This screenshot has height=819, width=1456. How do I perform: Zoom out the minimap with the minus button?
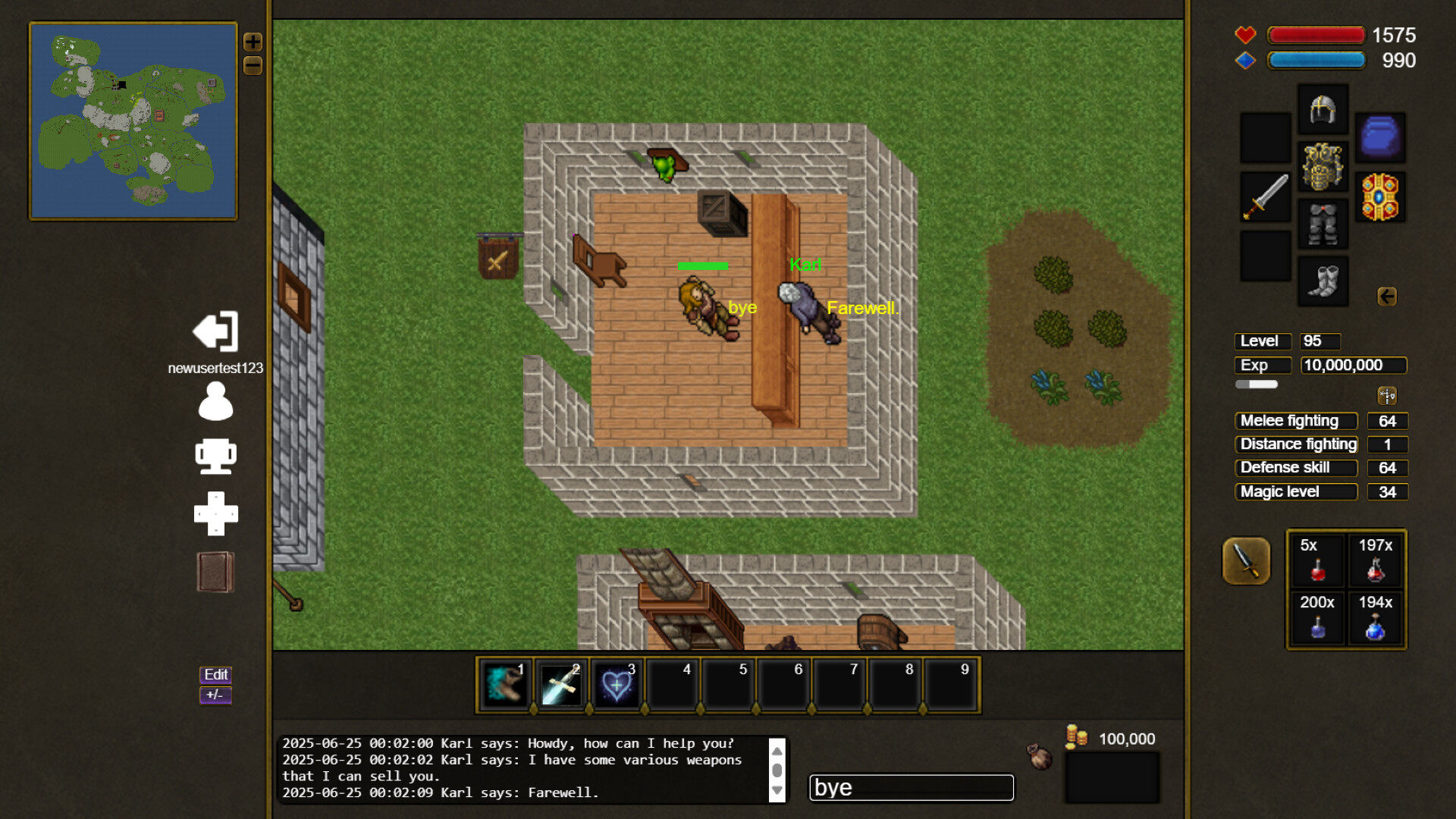click(x=253, y=66)
